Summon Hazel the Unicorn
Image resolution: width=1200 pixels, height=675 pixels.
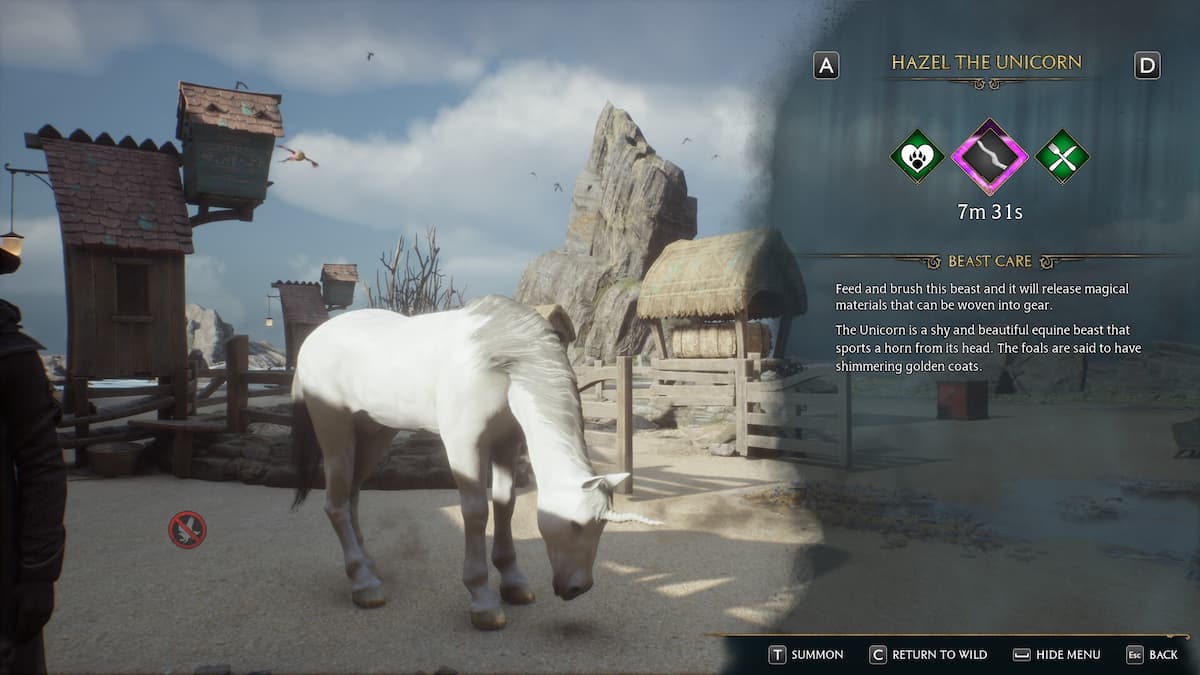(x=806, y=654)
